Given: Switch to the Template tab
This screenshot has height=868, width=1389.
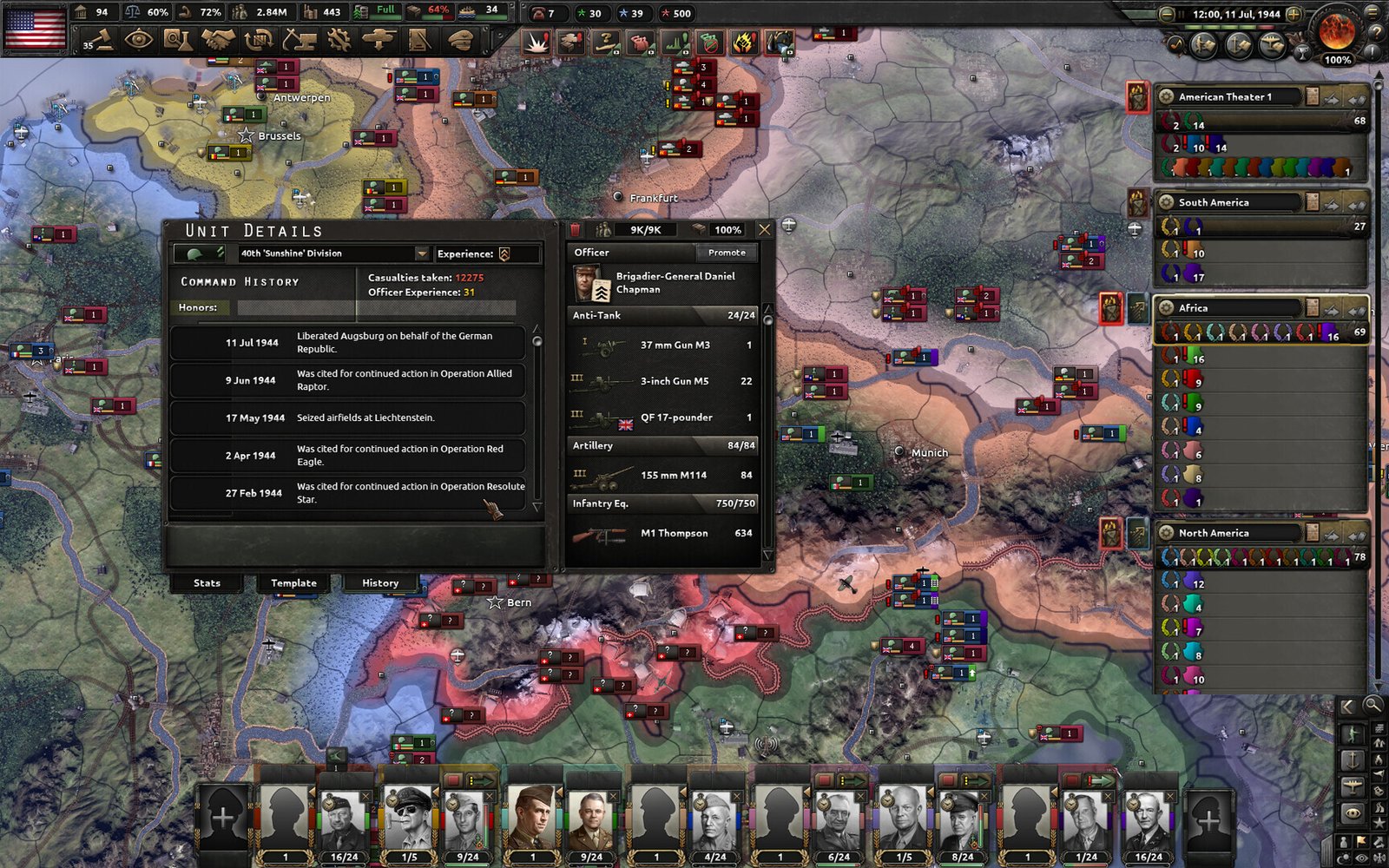Looking at the screenshot, I should coord(293,582).
